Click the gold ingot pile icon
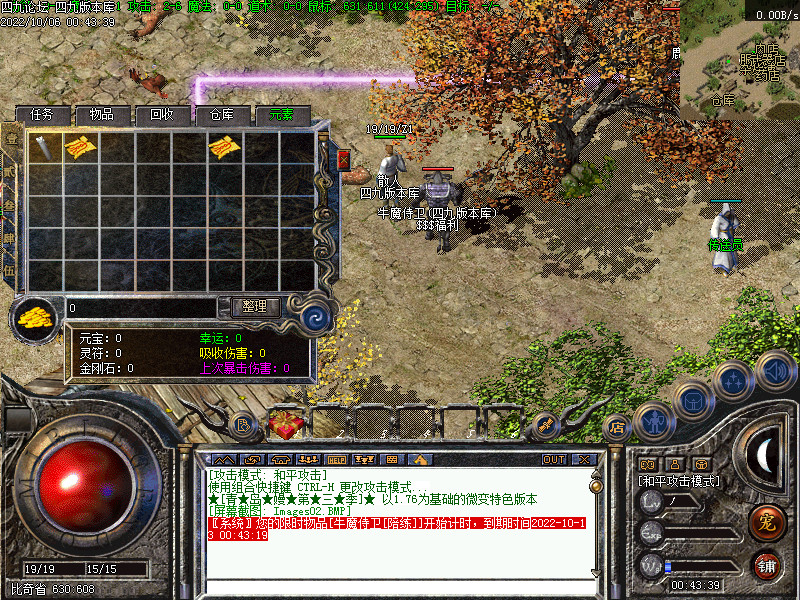Screen dimensions: 800x600 click(34, 318)
